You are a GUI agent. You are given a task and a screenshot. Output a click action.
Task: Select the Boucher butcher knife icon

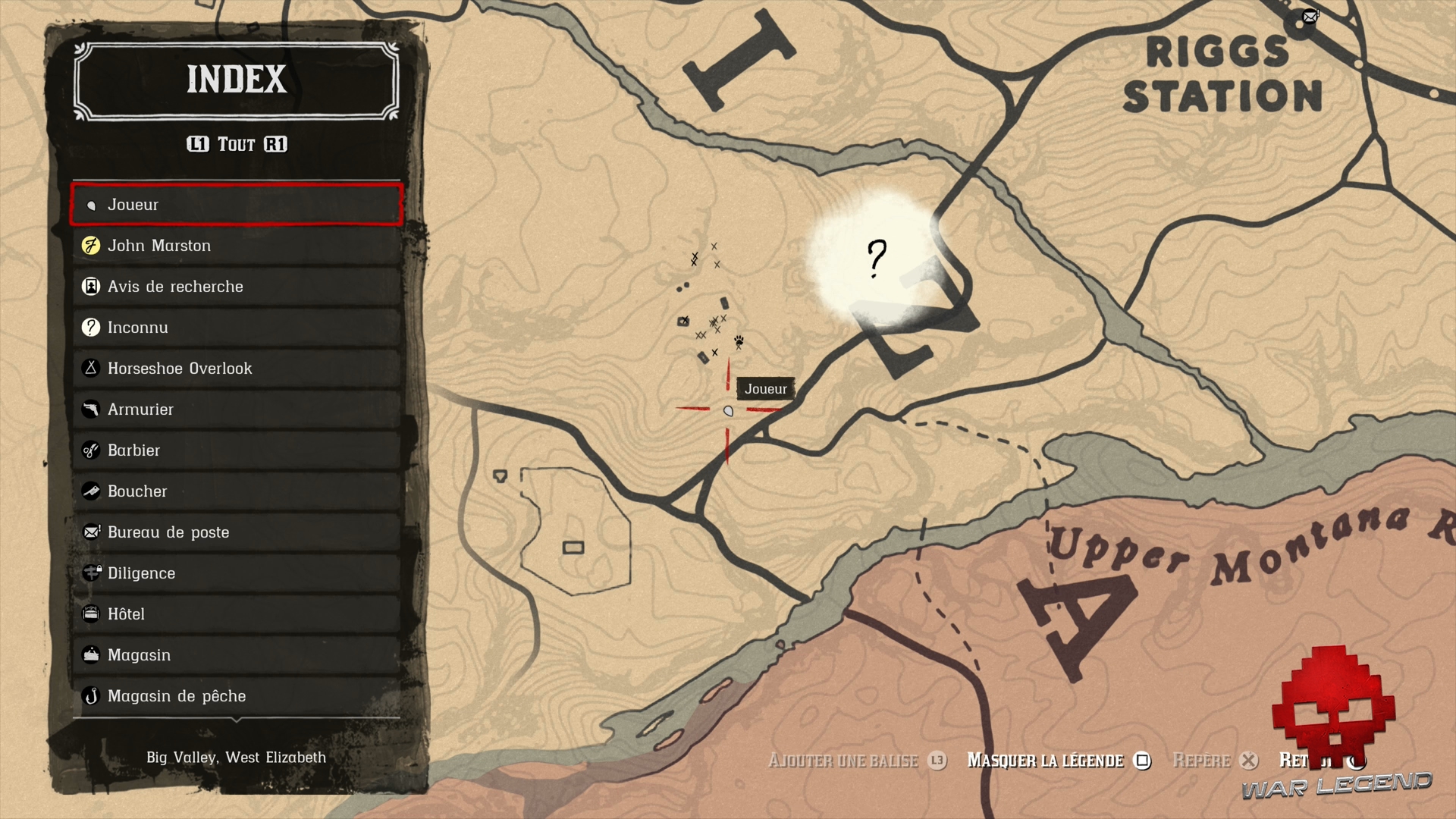91,491
